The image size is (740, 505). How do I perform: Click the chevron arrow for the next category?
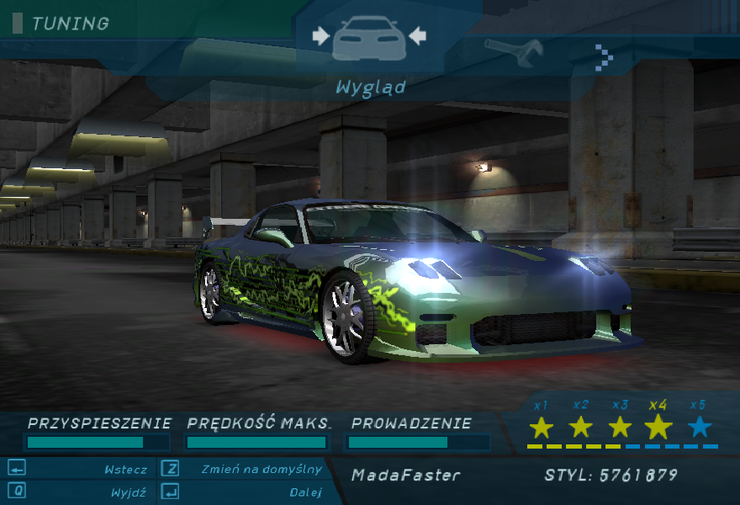coord(603,56)
